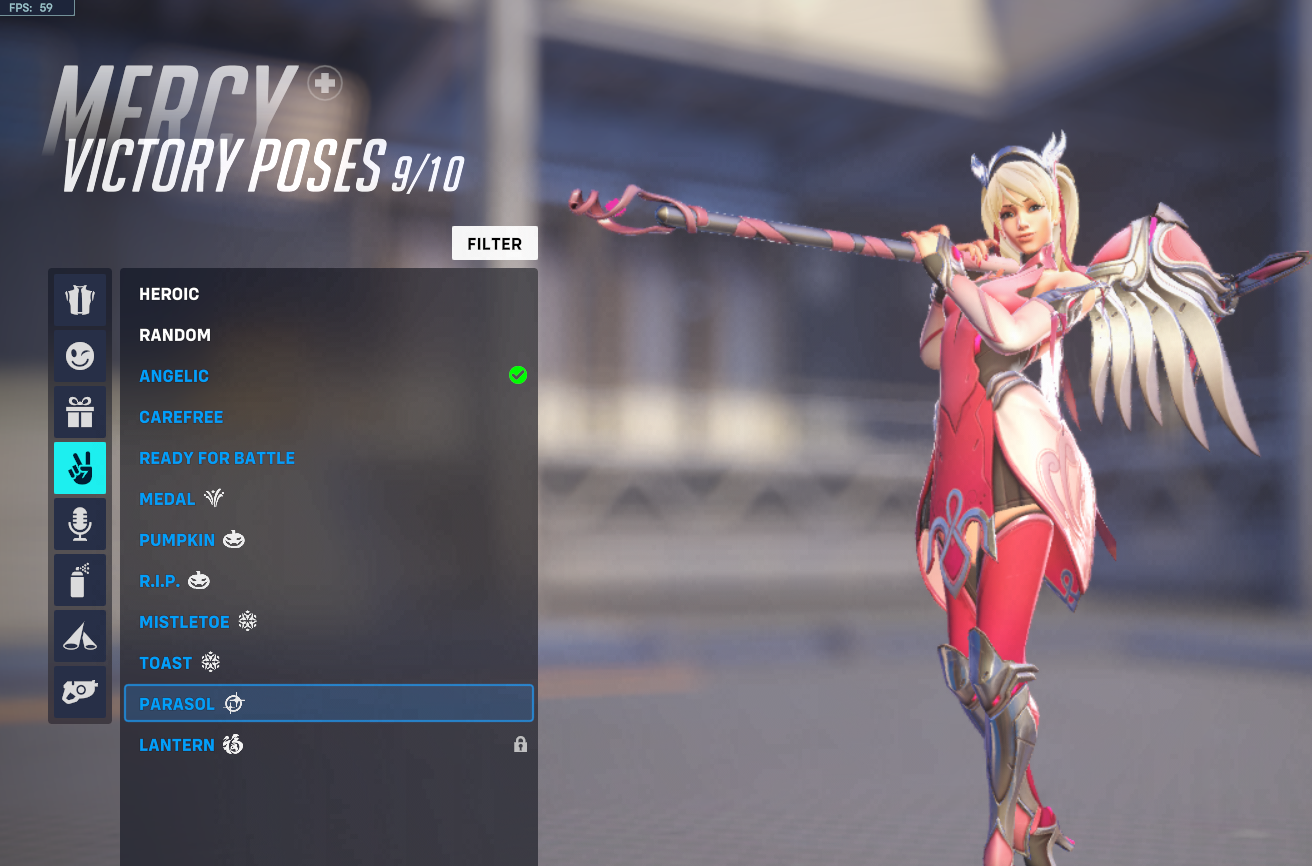The width and height of the screenshot is (1312, 866).
Task: Select the Heroic victory pose
Action: 171,293
